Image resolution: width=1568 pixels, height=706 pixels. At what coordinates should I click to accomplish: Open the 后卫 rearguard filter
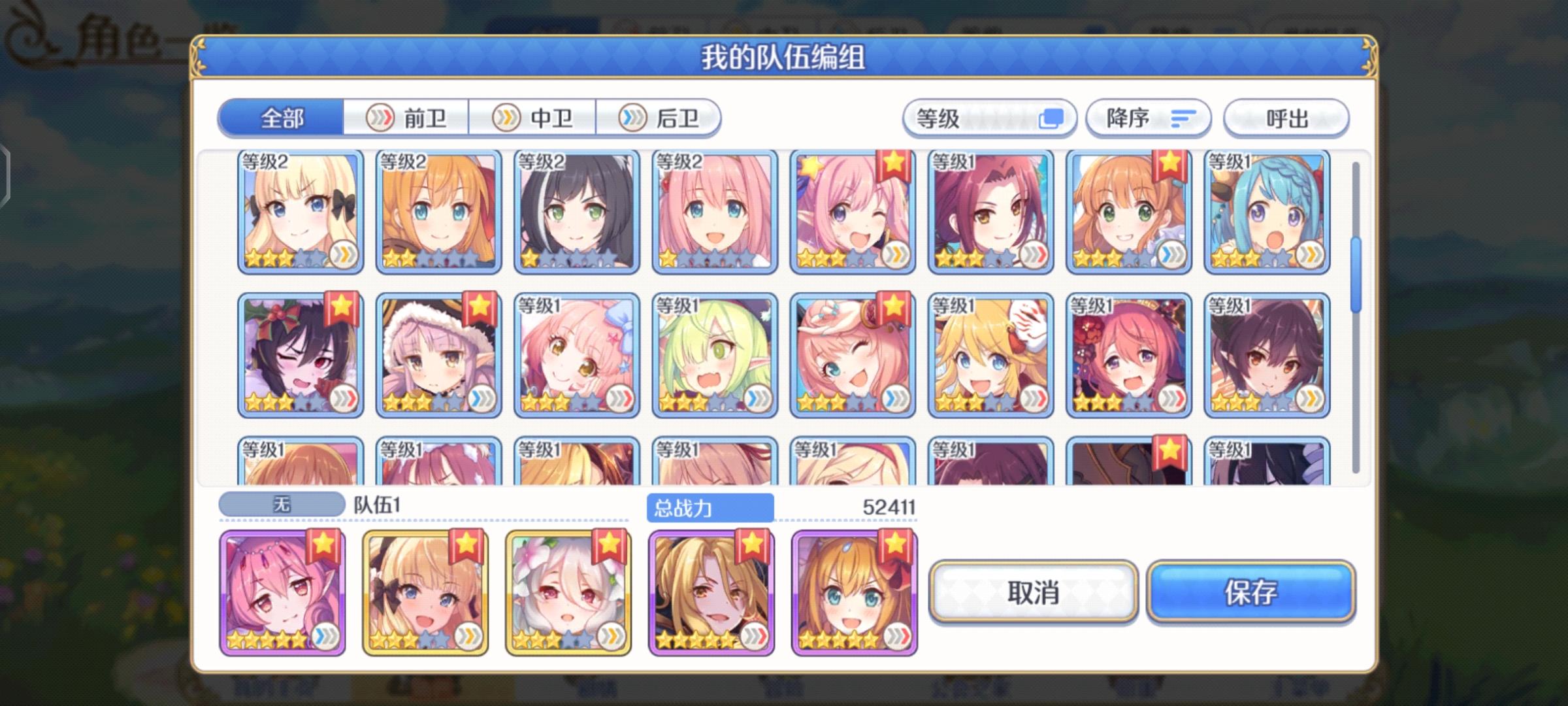(x=660, y=118)
